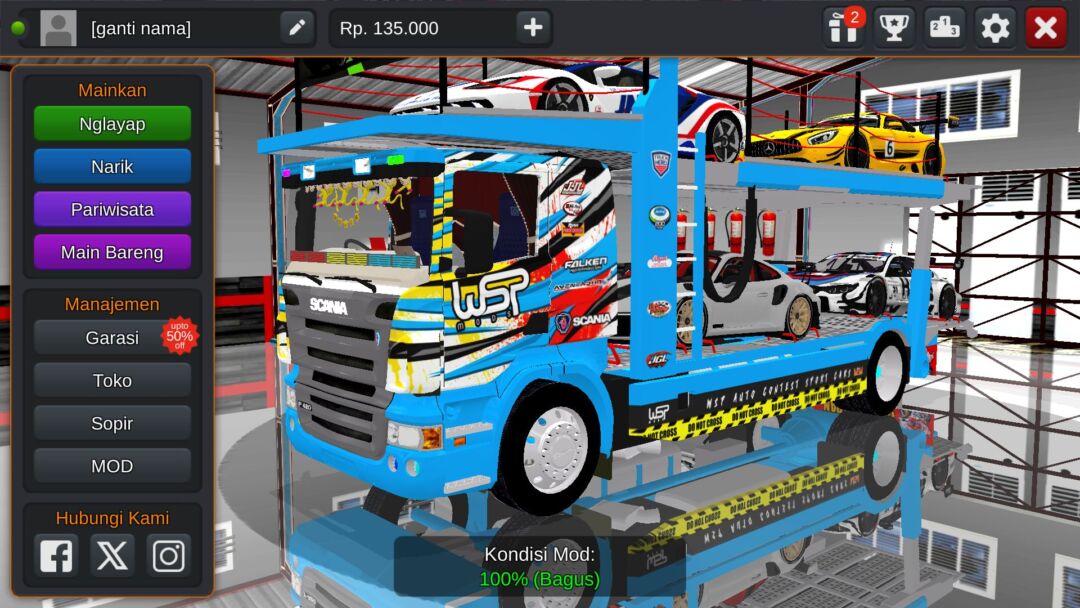Open the Garasi menu
Screen dimensions: 1080x608
point(112,338)
